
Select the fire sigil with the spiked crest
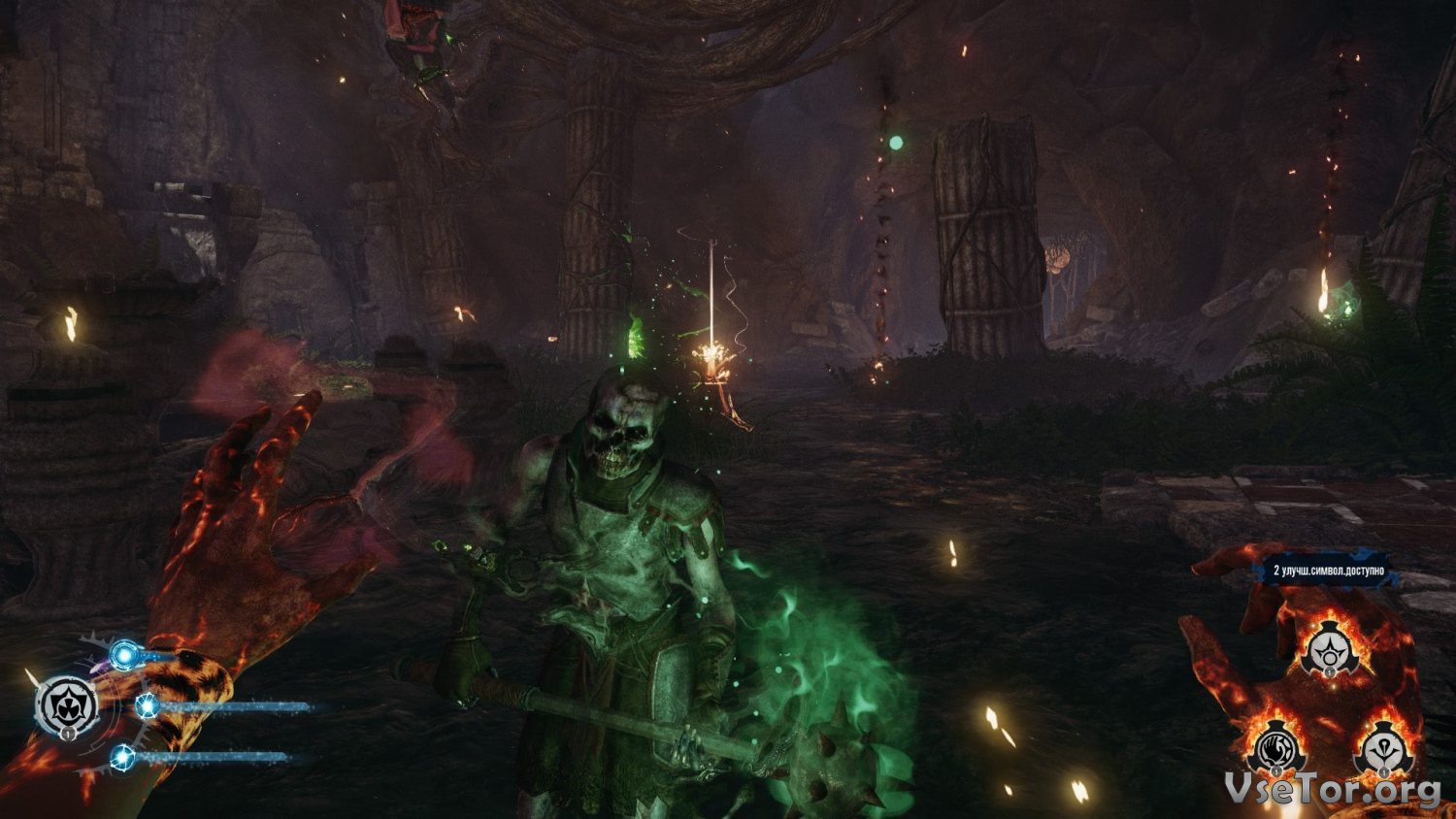pos(1384,749)
